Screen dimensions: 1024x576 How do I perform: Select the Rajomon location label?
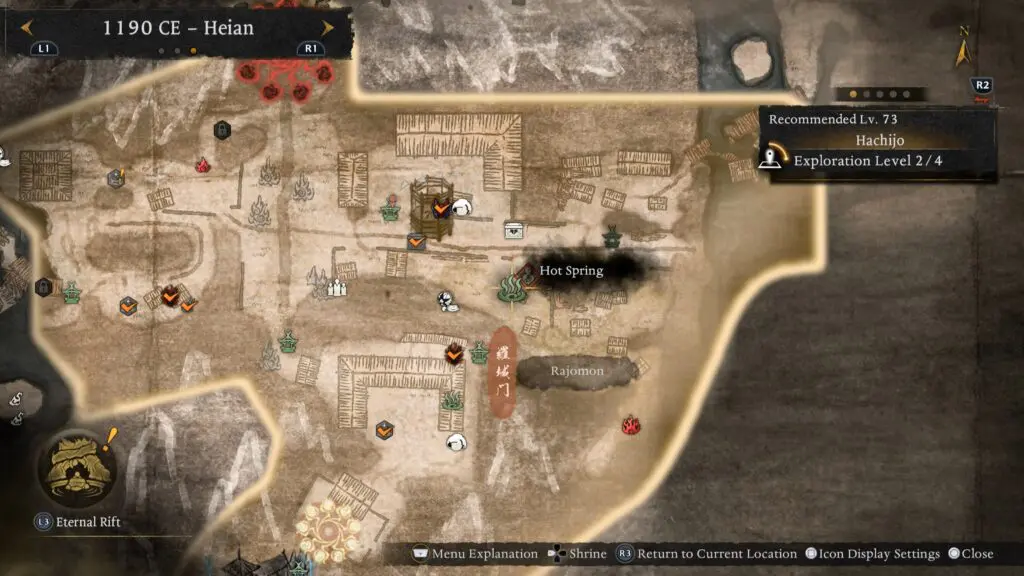(577, 371)
